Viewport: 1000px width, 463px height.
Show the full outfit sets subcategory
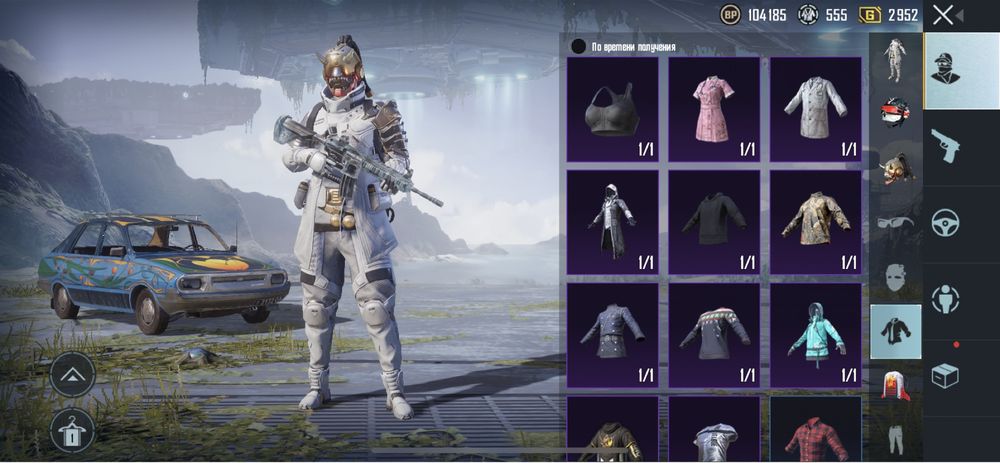coord(894,59)
